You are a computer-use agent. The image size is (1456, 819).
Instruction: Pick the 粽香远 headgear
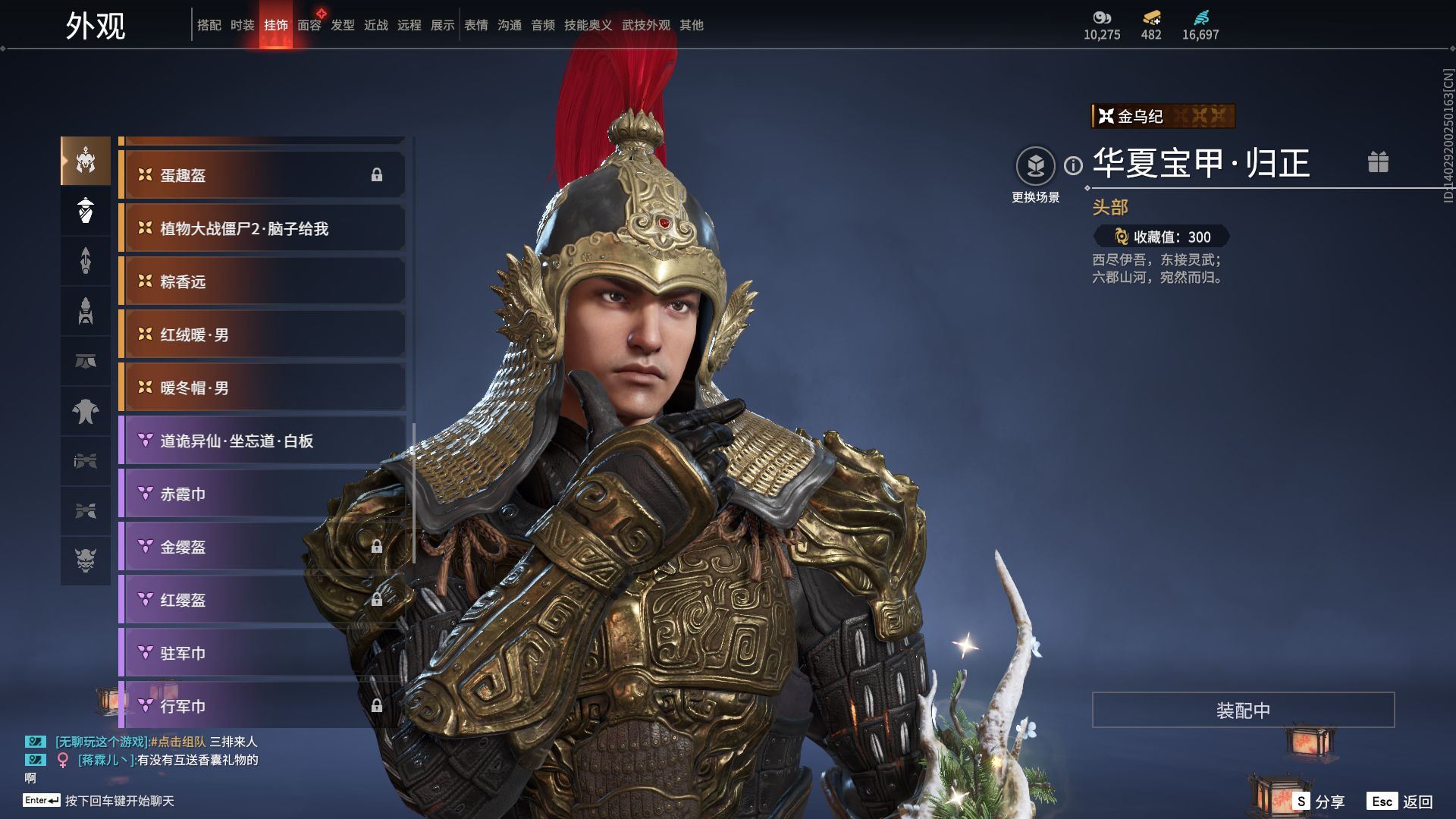click(x=262, y=281)
